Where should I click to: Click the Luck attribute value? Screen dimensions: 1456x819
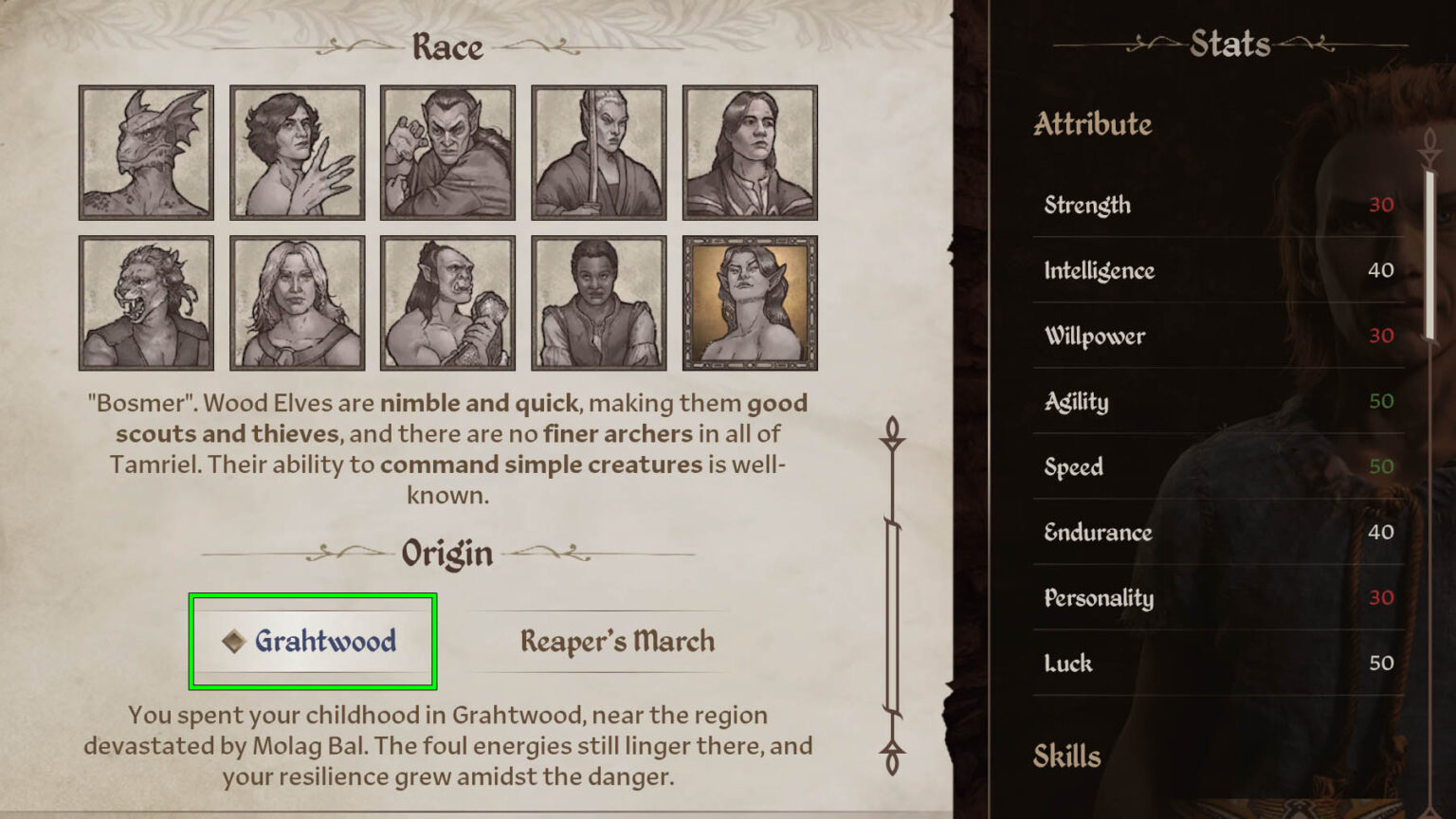click(x=1383, y=664)
